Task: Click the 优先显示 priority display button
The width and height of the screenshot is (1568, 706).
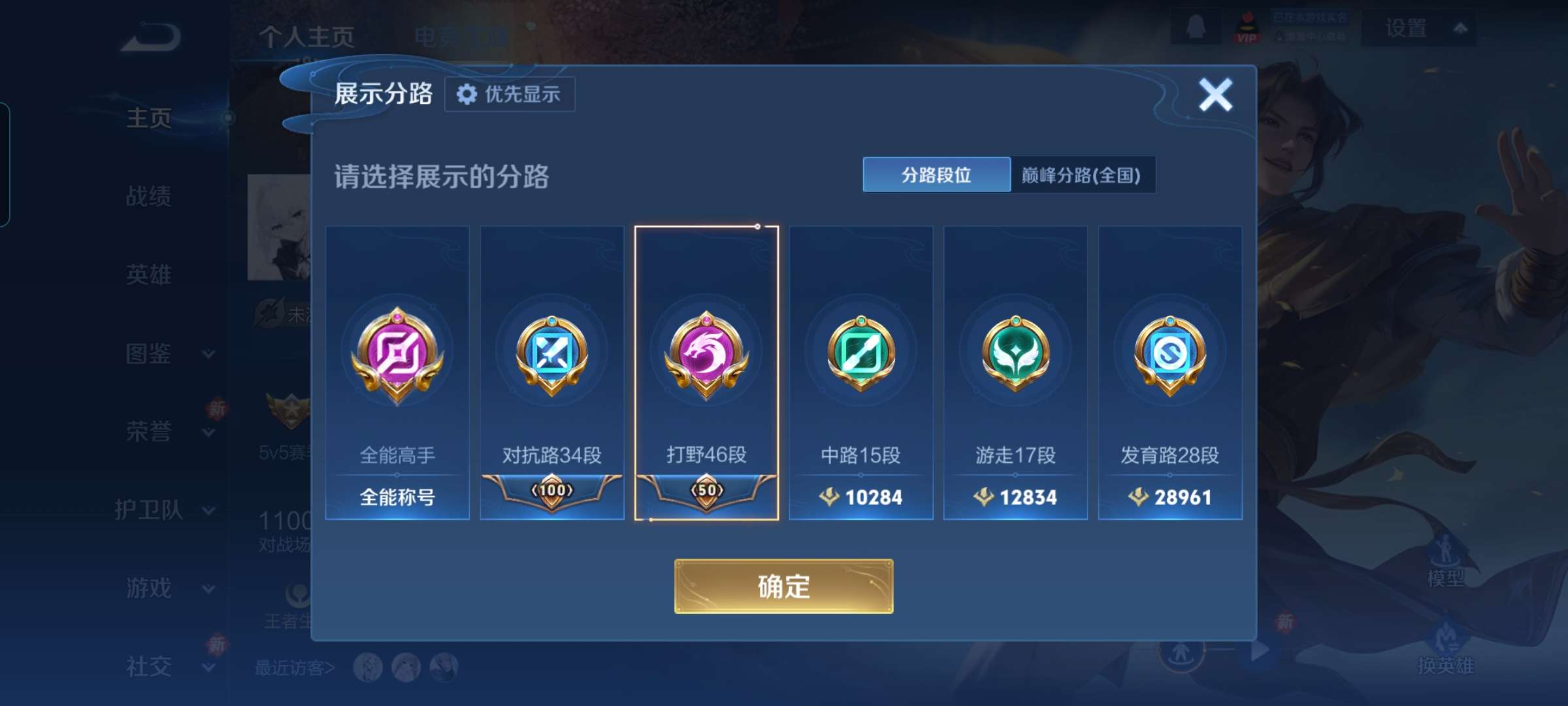Action: click(510, 94)
